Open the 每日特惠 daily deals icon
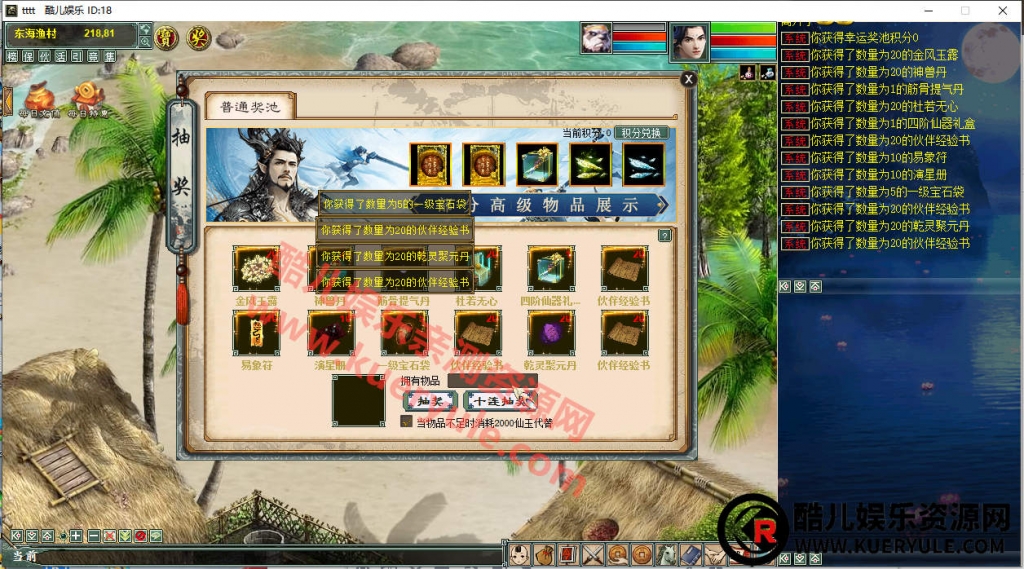1024x569 pixels. click(90, 98)
